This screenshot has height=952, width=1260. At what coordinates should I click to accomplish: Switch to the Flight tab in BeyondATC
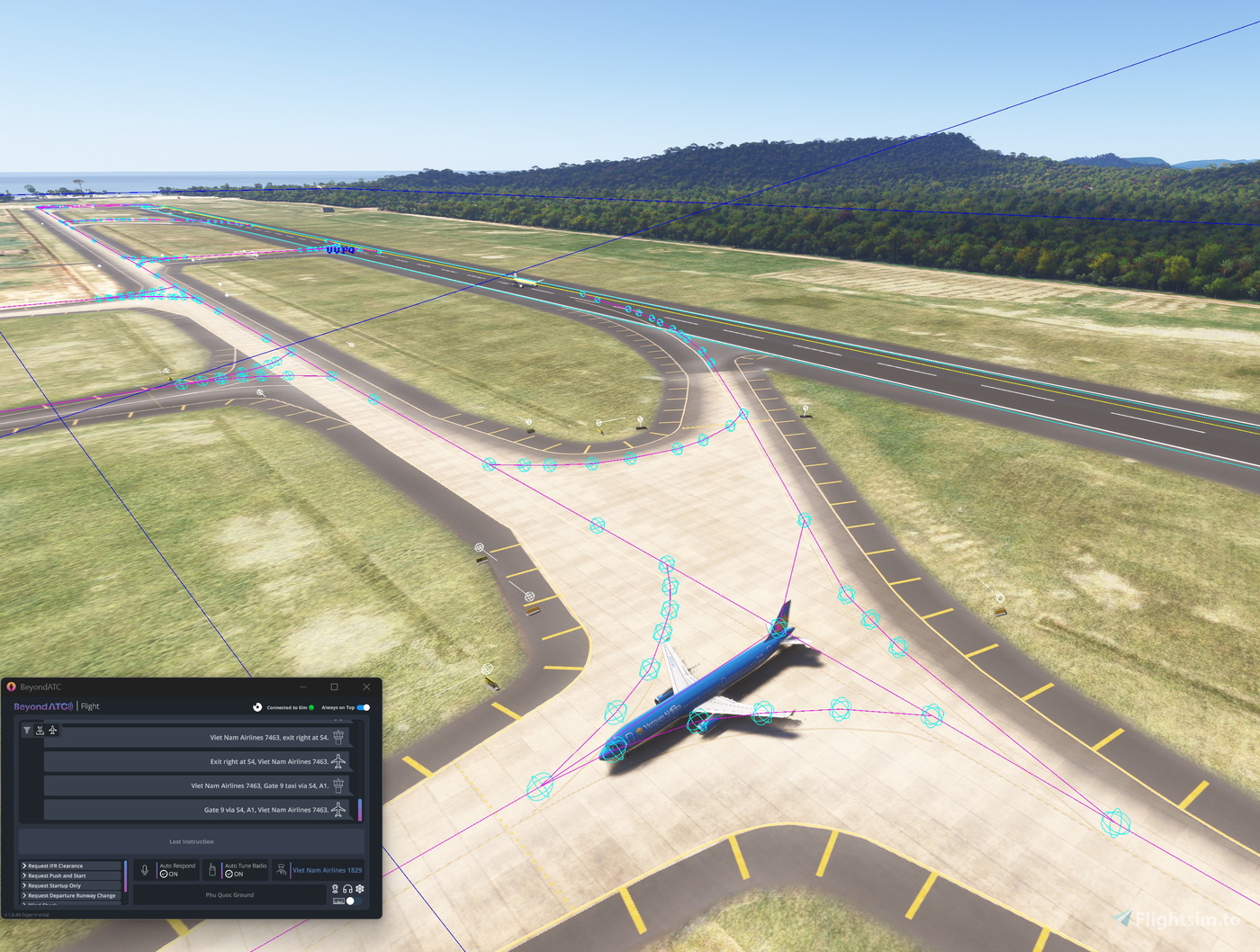tap(90, 706)
